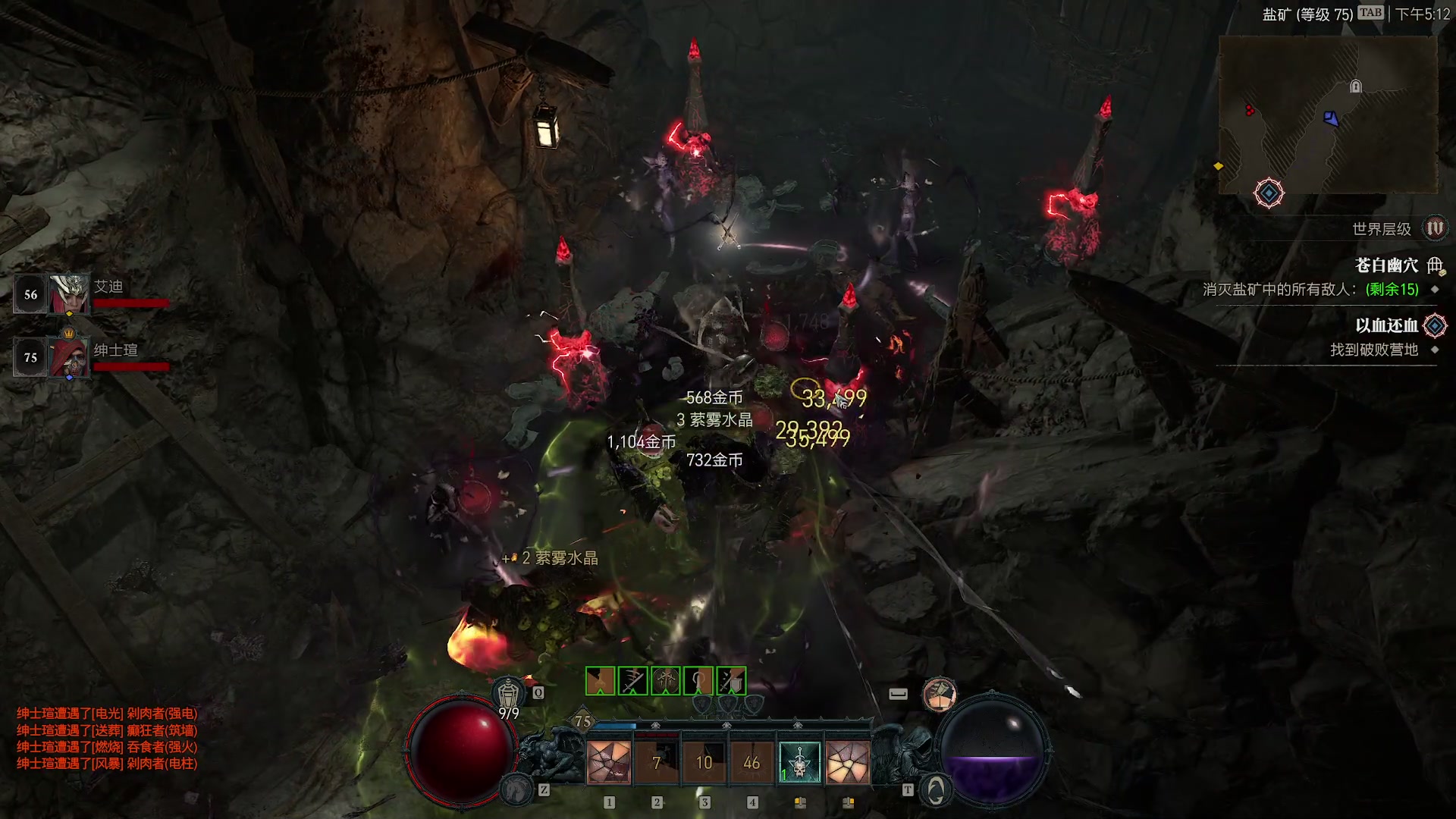The height and width of the screenshot is (819, 1456).
Task: Click the red chat log messages
Action: tap(107, 738)
